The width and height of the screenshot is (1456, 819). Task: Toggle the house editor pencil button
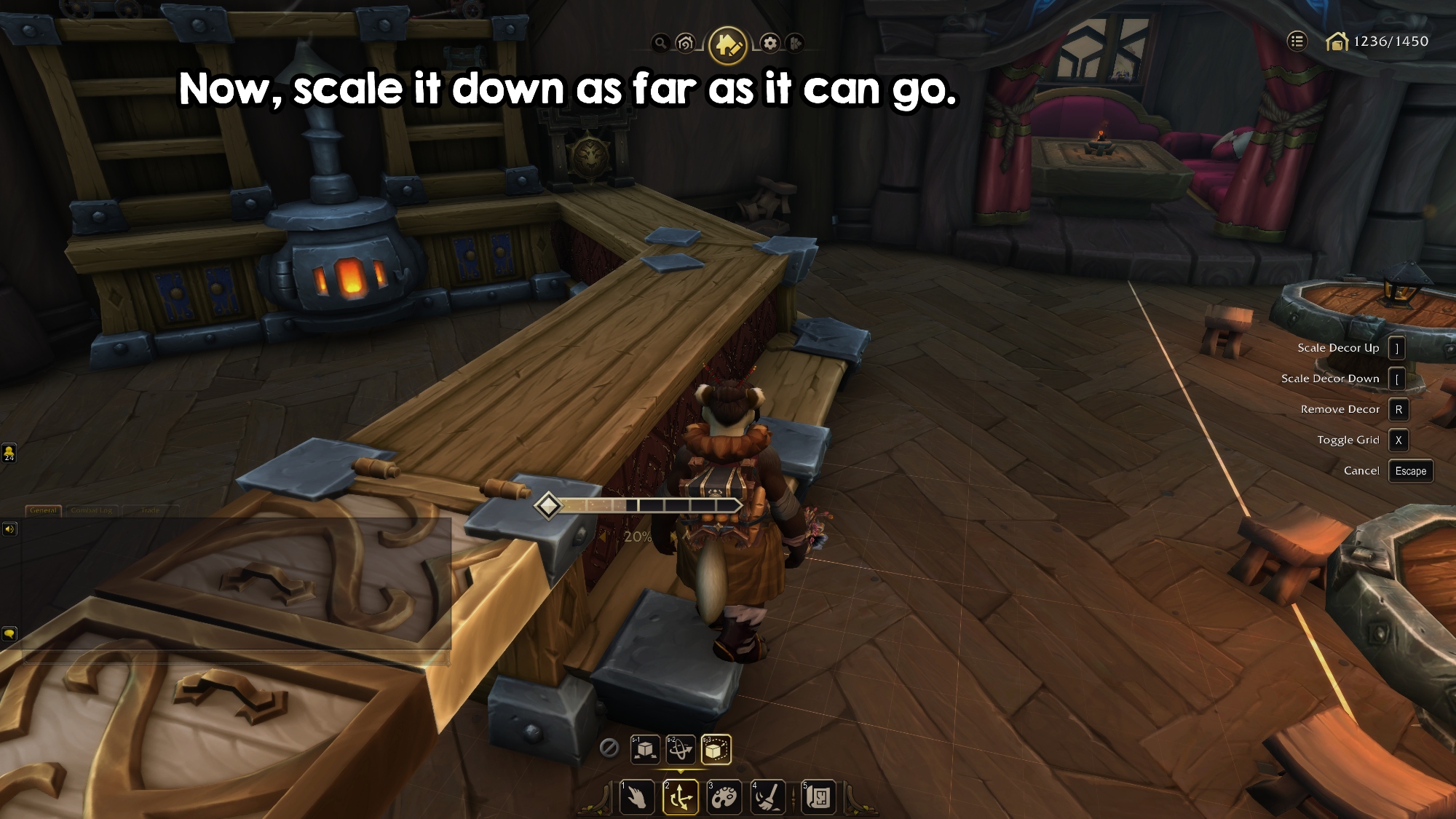tap(727, 45)
